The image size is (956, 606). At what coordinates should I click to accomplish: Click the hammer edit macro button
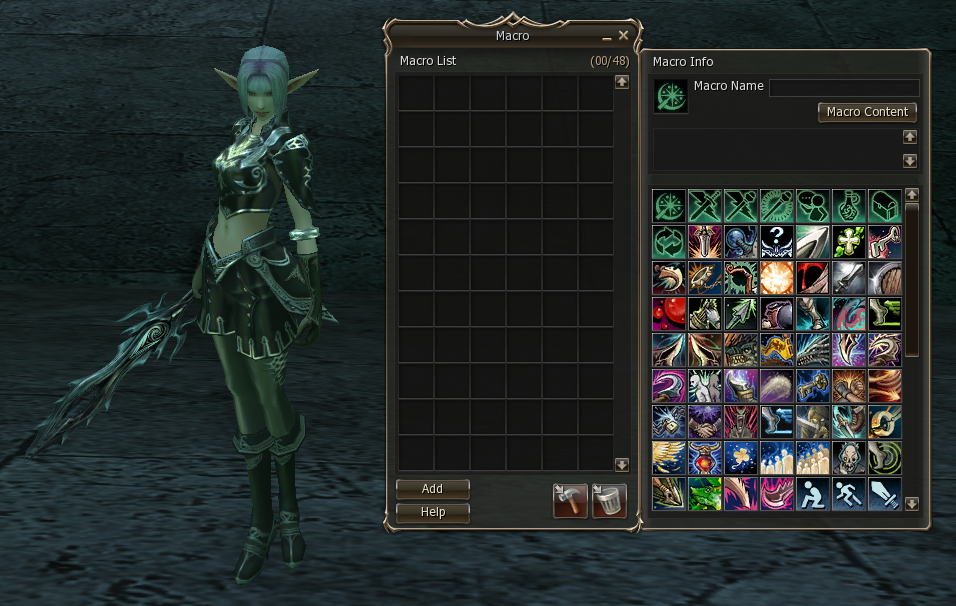click(x=570, y=499)
